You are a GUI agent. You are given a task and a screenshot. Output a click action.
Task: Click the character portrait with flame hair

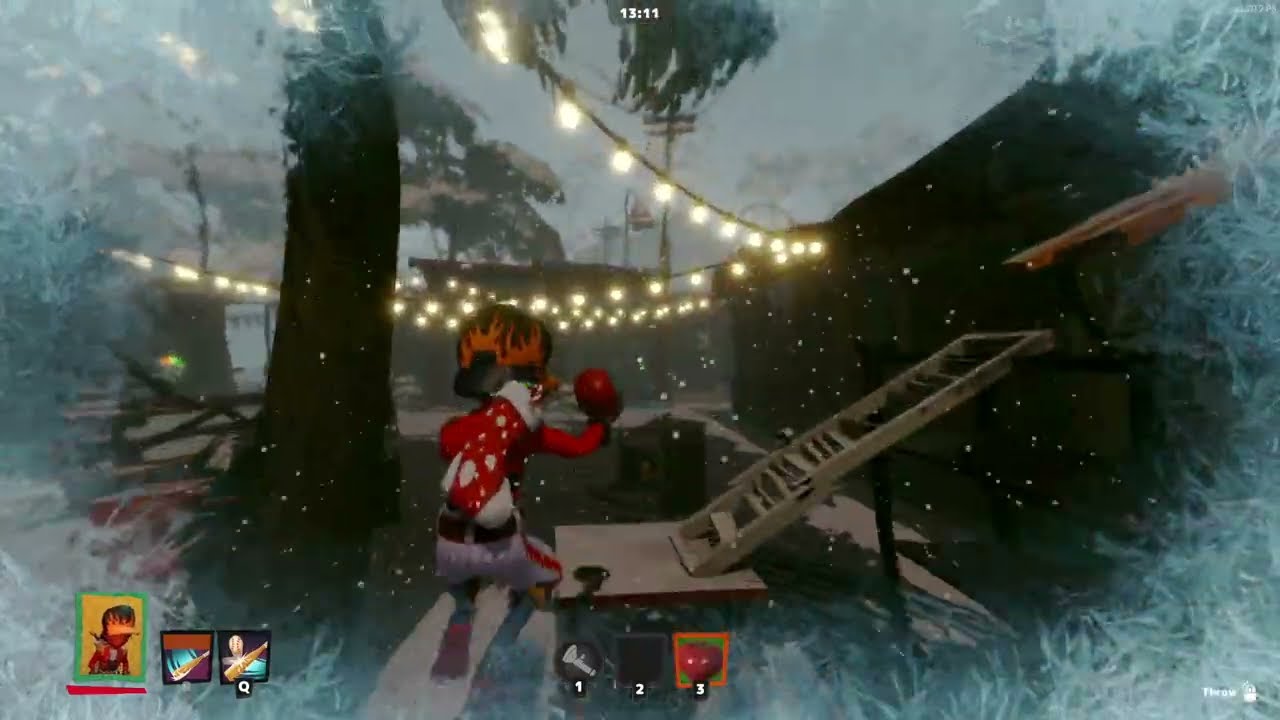coord(110,636)
